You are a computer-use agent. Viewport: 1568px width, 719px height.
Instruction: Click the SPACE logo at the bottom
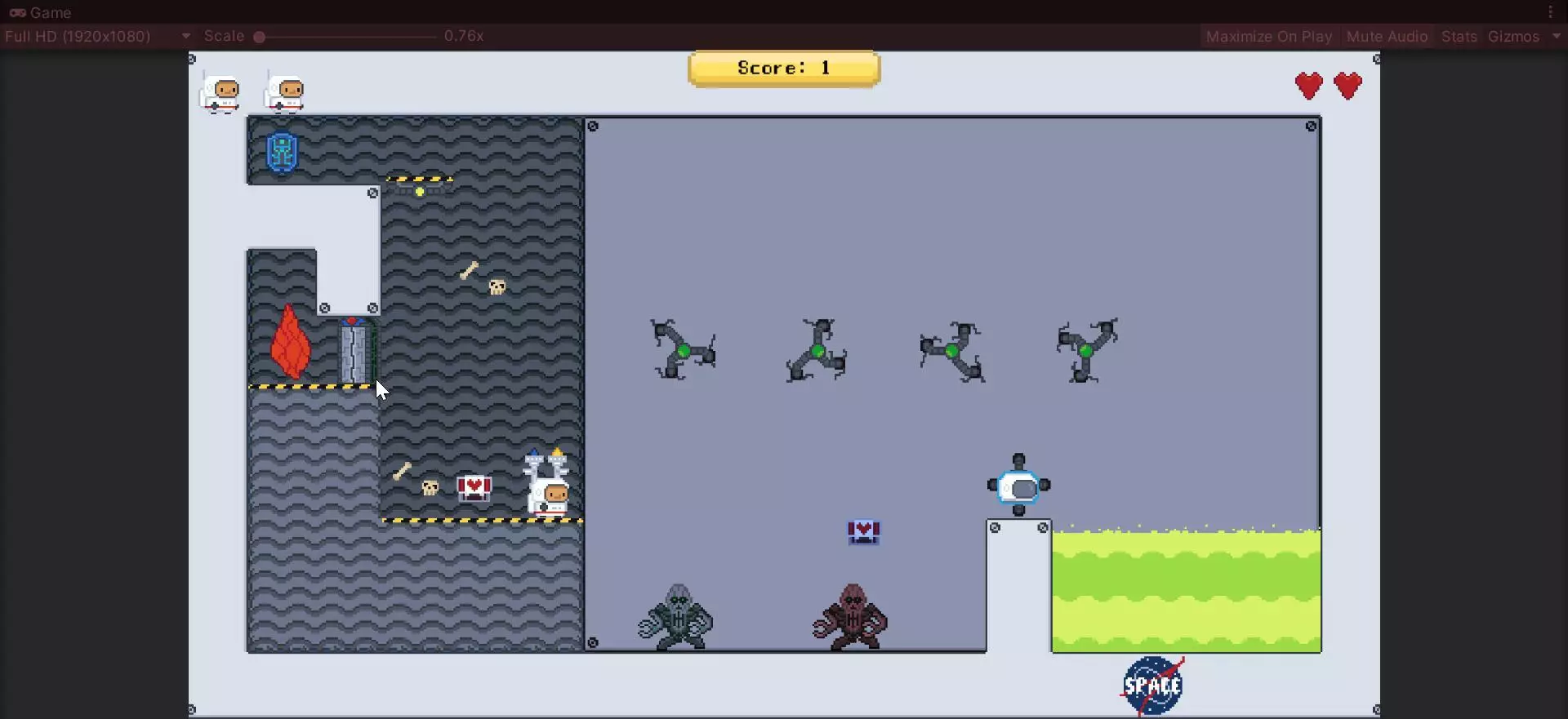(1151, 684)
